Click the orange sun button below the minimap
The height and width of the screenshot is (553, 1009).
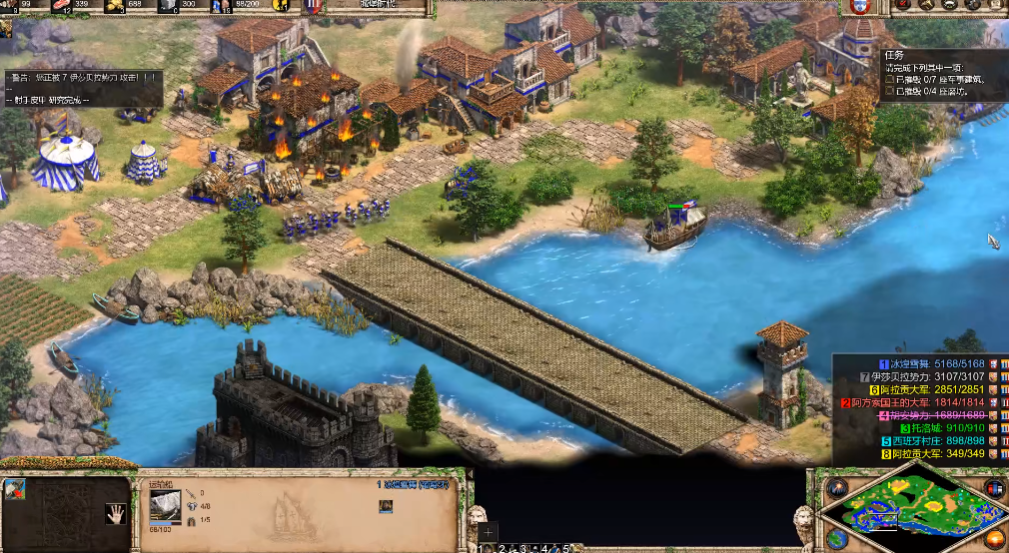coord(995,541)
